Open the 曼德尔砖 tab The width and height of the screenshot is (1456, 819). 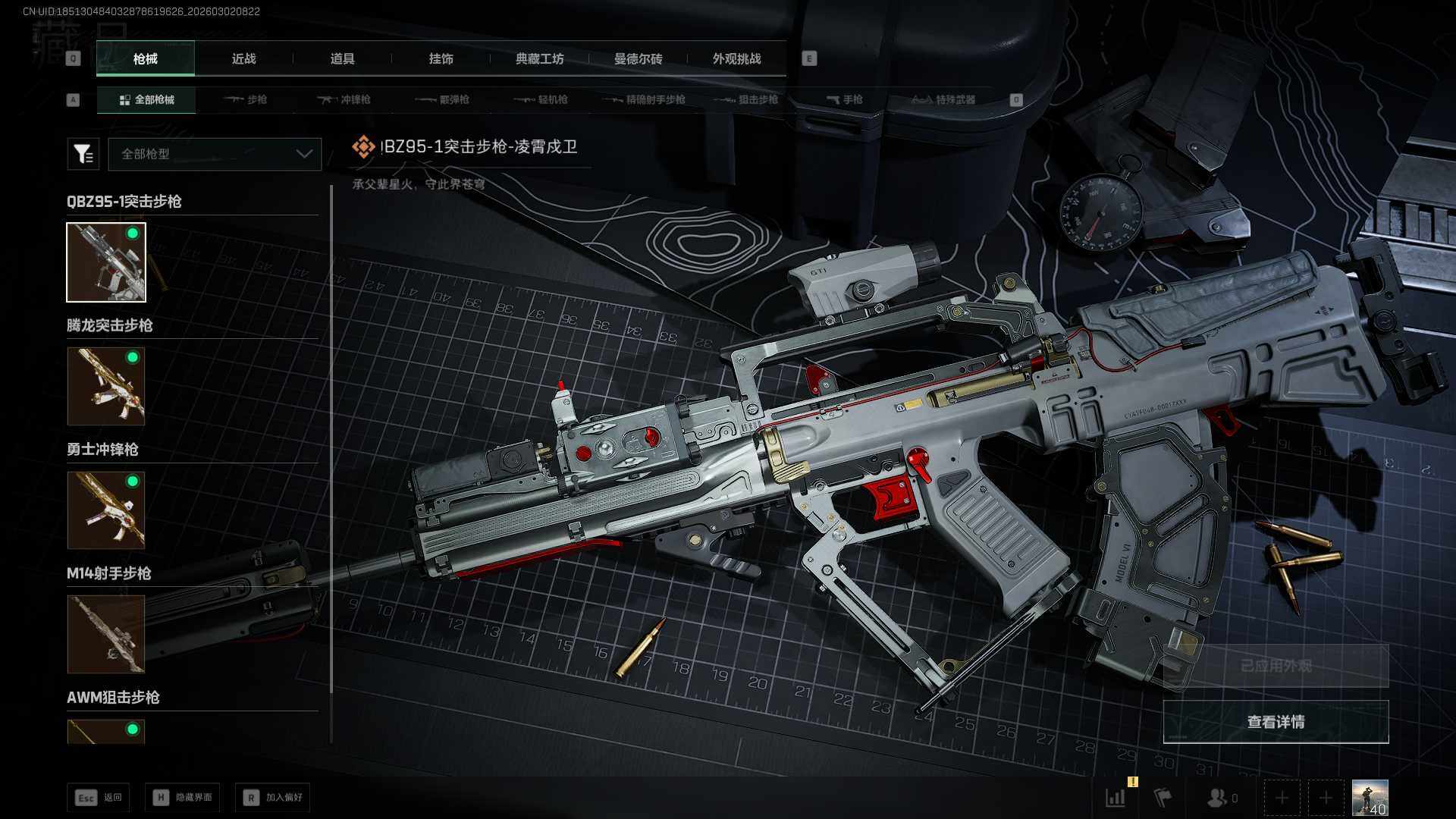click(638, 59)
